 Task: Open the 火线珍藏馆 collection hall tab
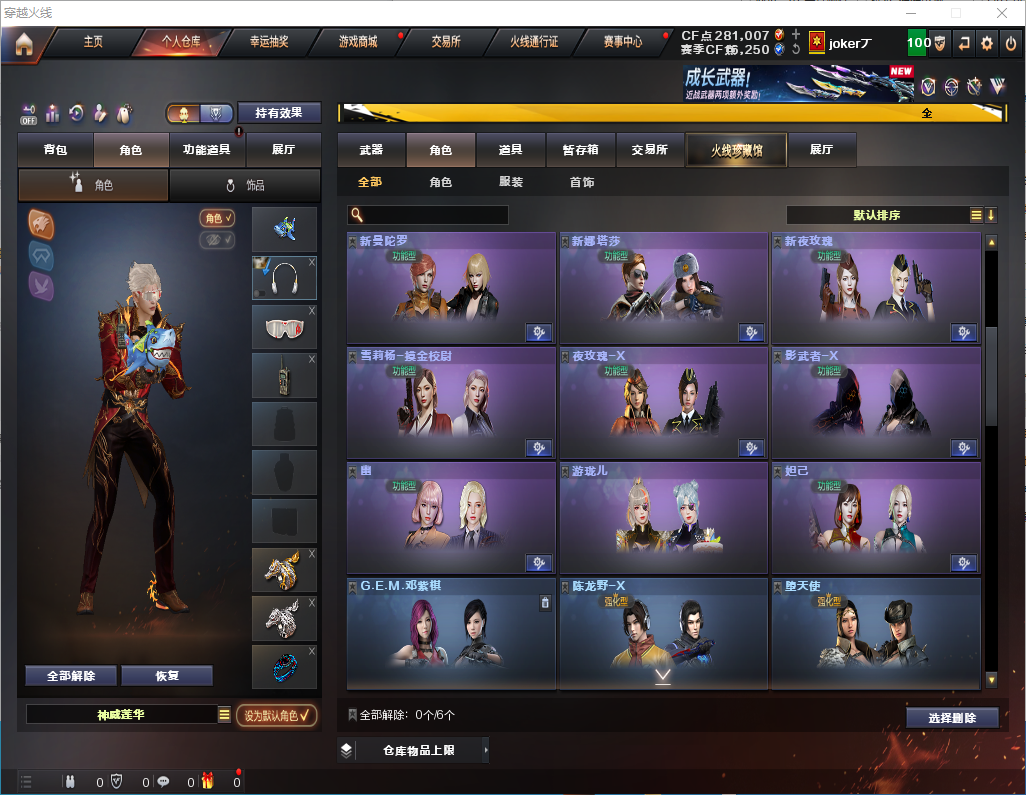click(x=736, y=150)
